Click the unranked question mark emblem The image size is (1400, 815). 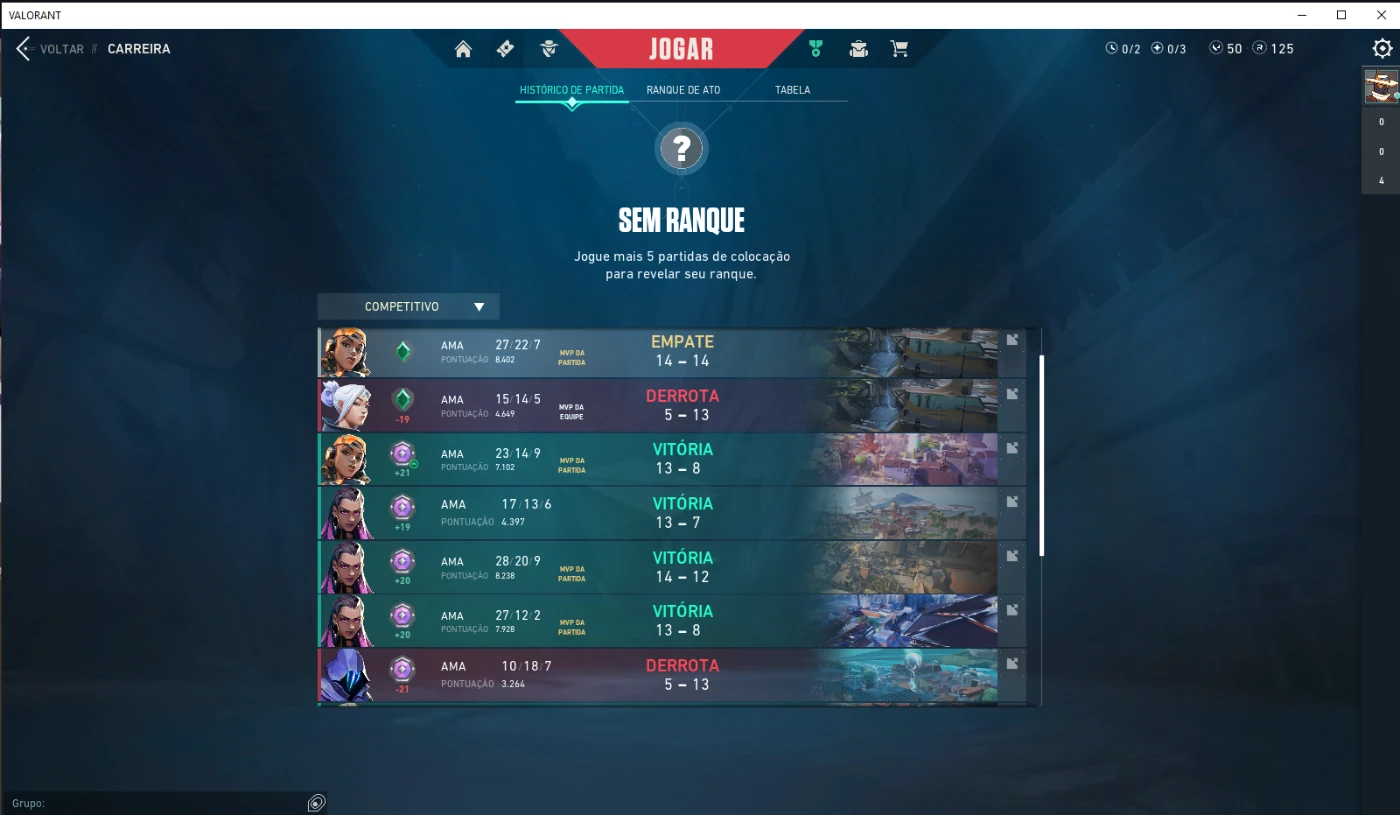pyautogui.click(x=681, y=148)
